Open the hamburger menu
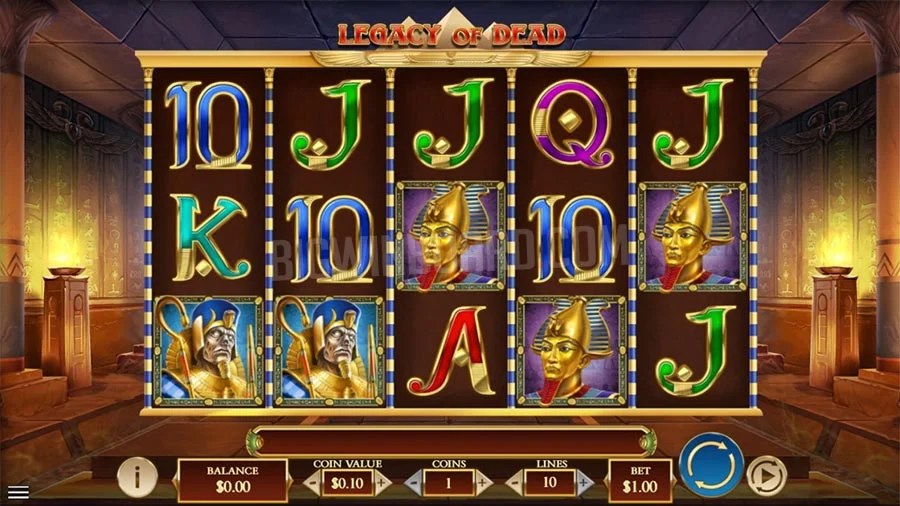900x506 pixels. (17, 492)
